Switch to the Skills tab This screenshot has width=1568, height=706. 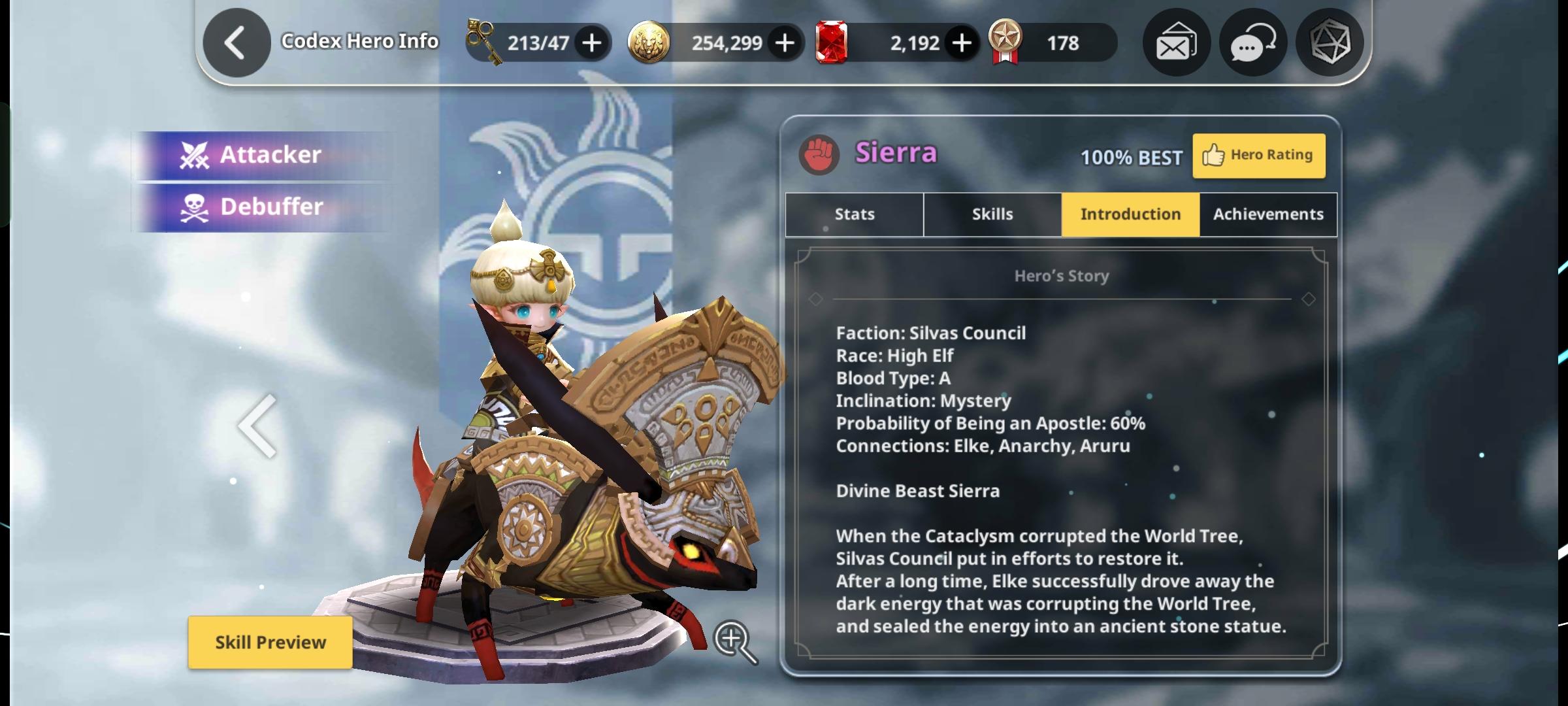(992, 214)
